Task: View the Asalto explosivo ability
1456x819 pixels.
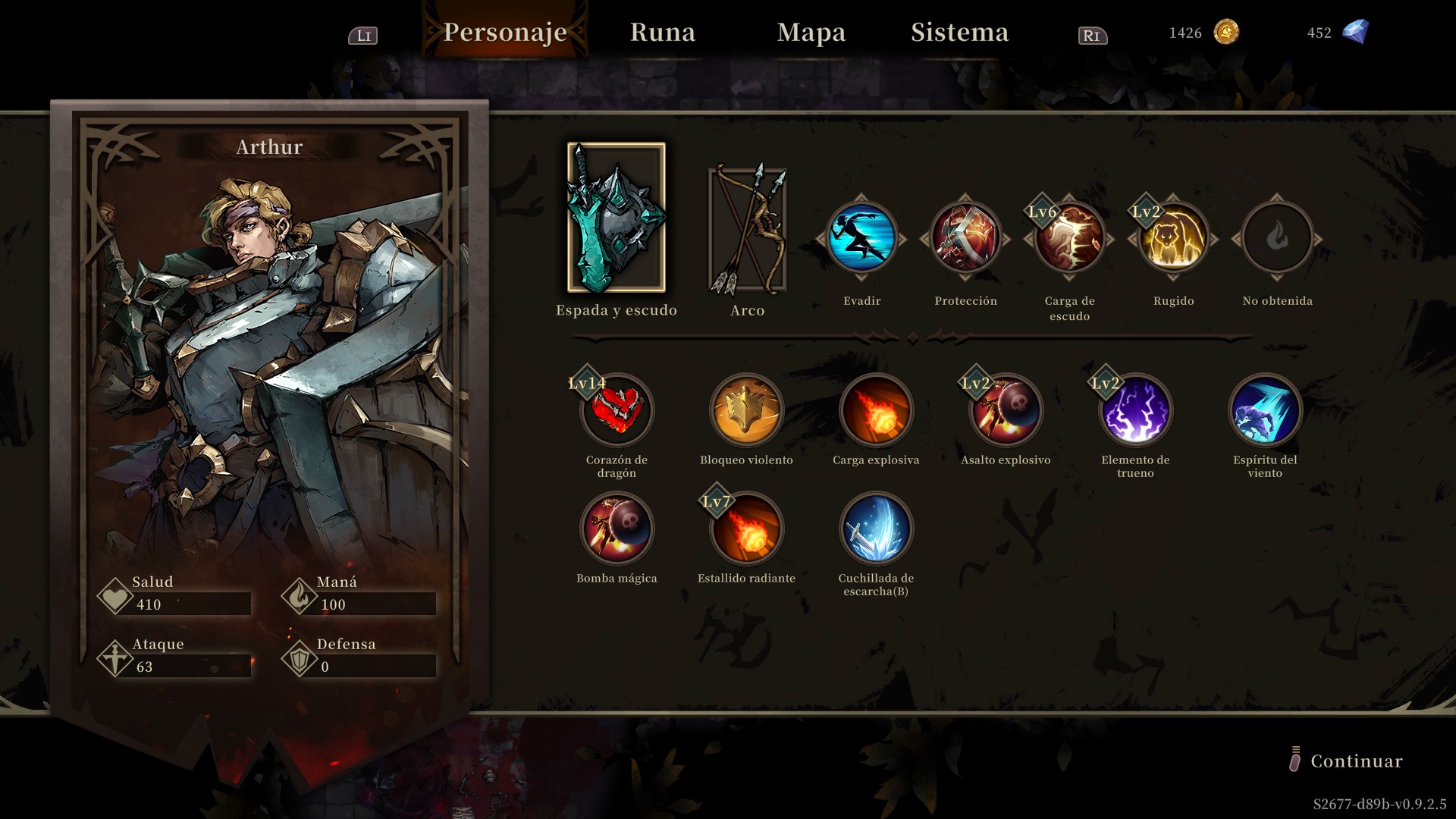Action: [1006, 410]
